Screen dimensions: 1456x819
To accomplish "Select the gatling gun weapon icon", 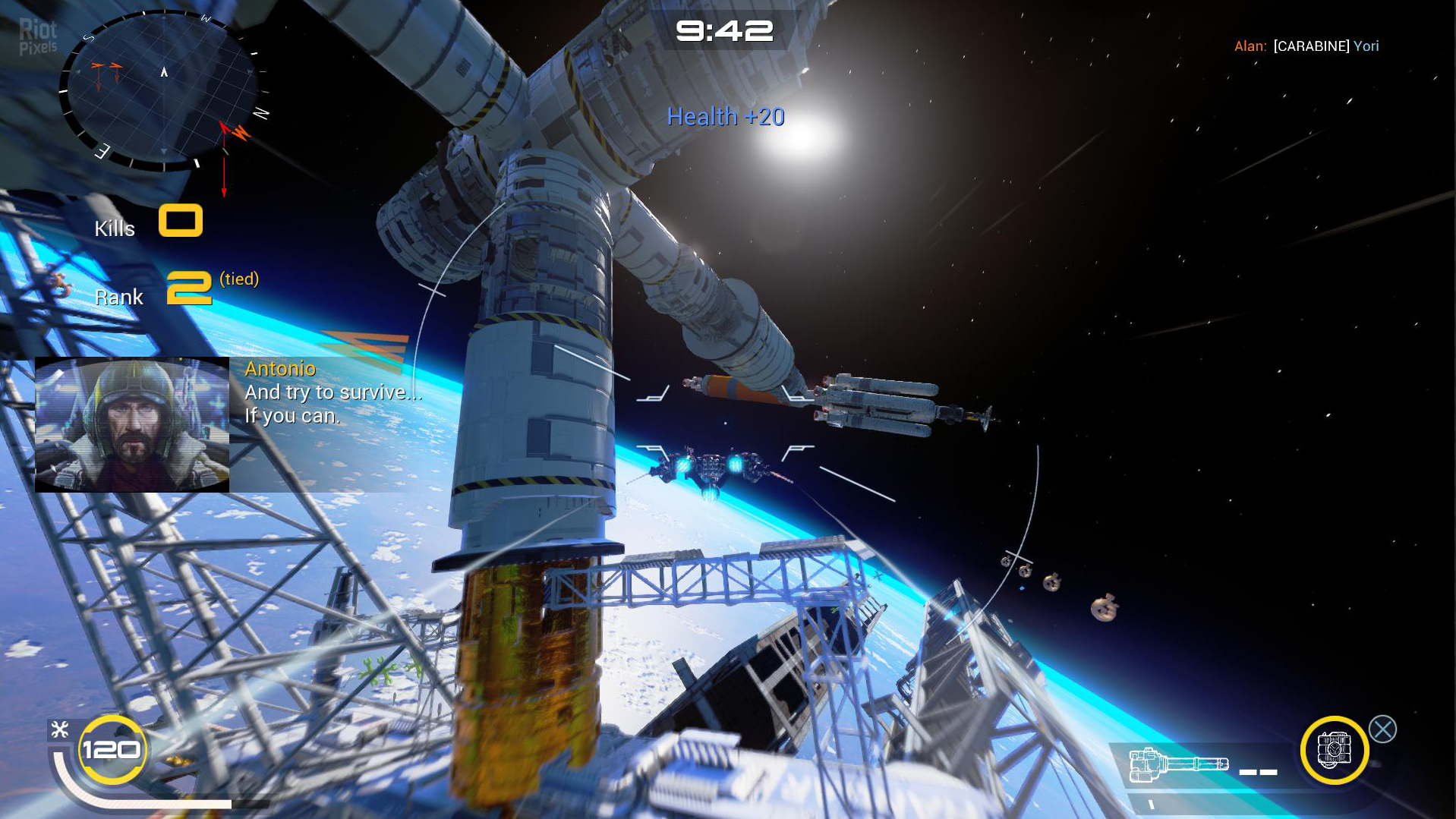I will pyautogui.click(x=1178, y=763).
